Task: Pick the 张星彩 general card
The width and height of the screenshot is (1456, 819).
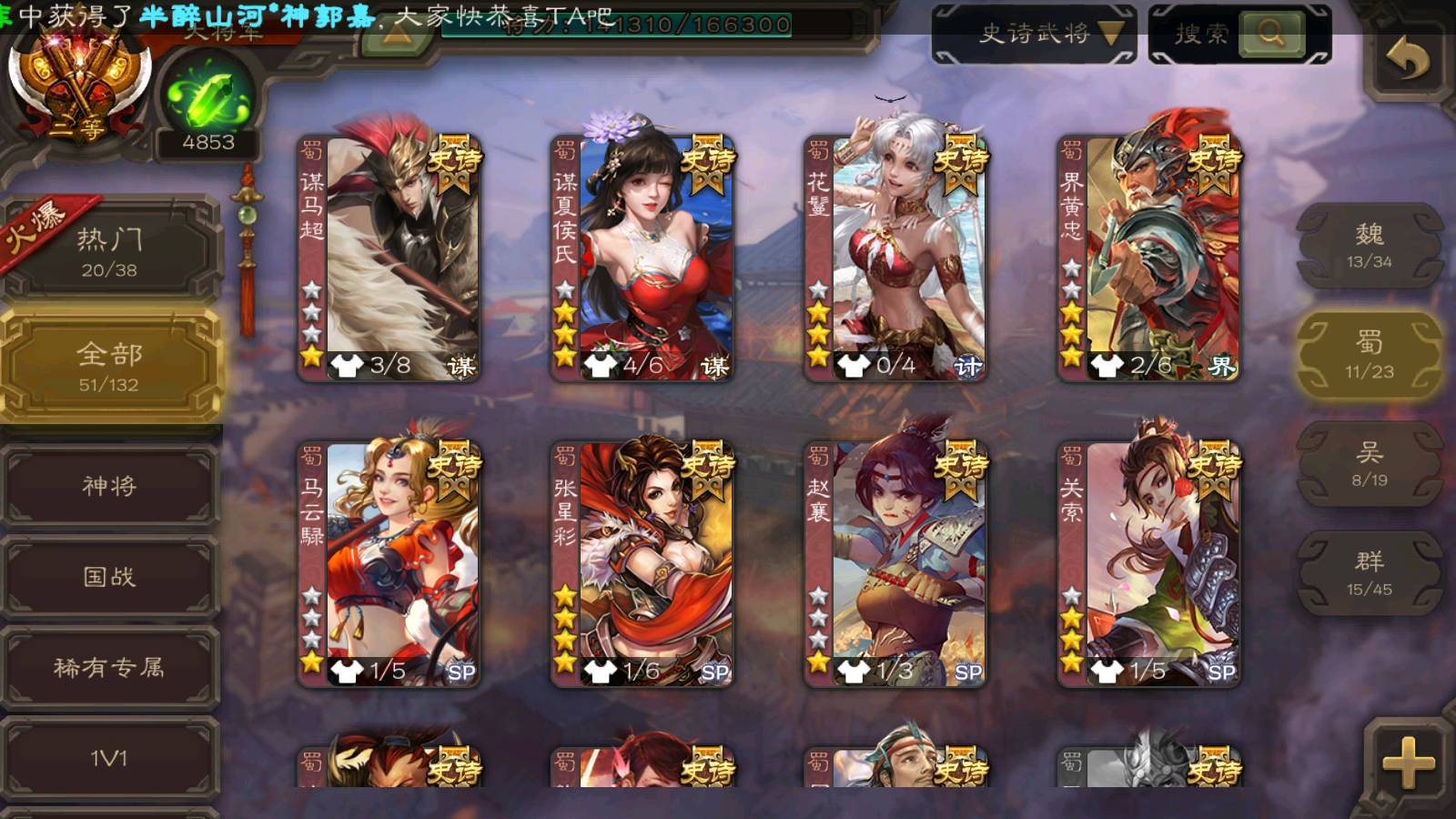Action: tap(642, 564)
